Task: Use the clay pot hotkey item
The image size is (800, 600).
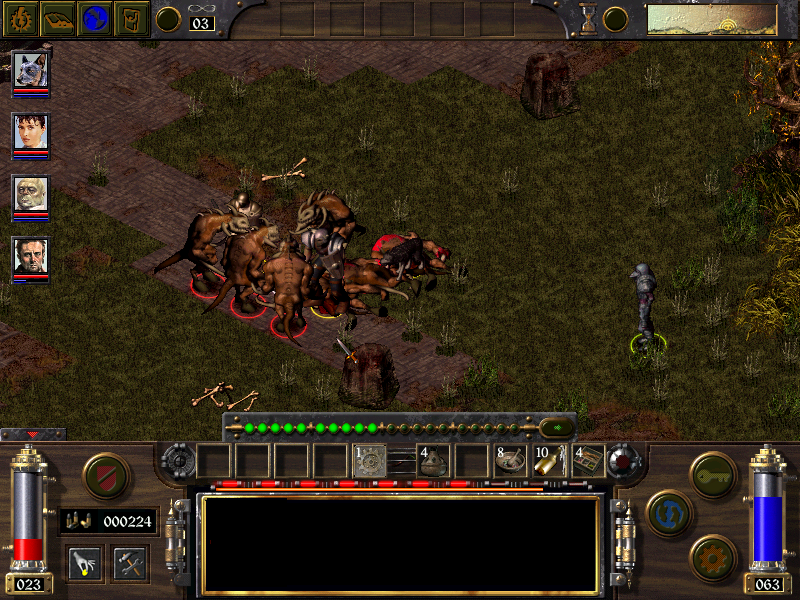Action: 432,461
